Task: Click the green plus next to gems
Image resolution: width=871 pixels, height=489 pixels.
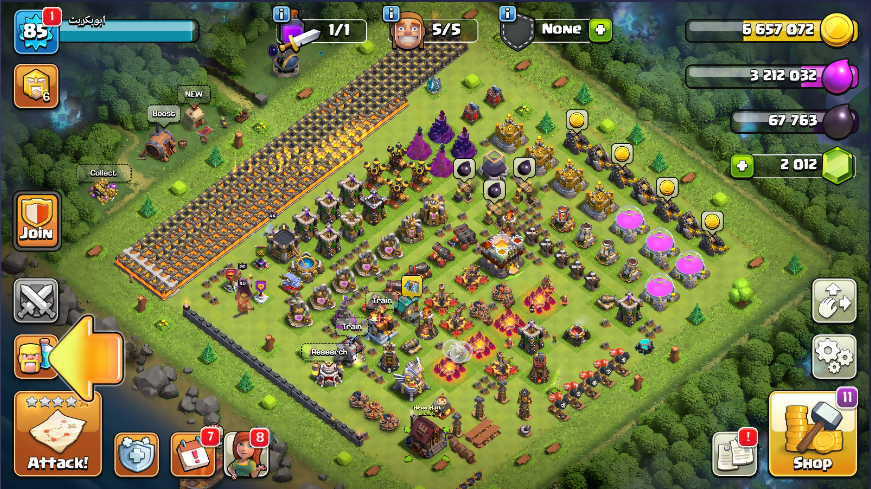Action: (x=741, y=165)
